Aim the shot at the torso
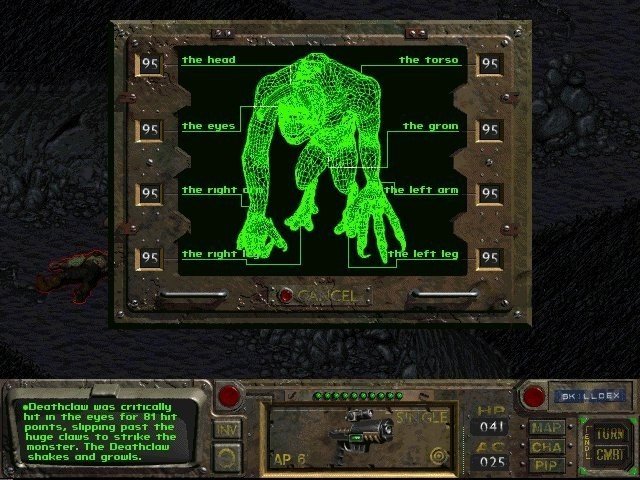 pyautogui.click(x=428, y=61)
